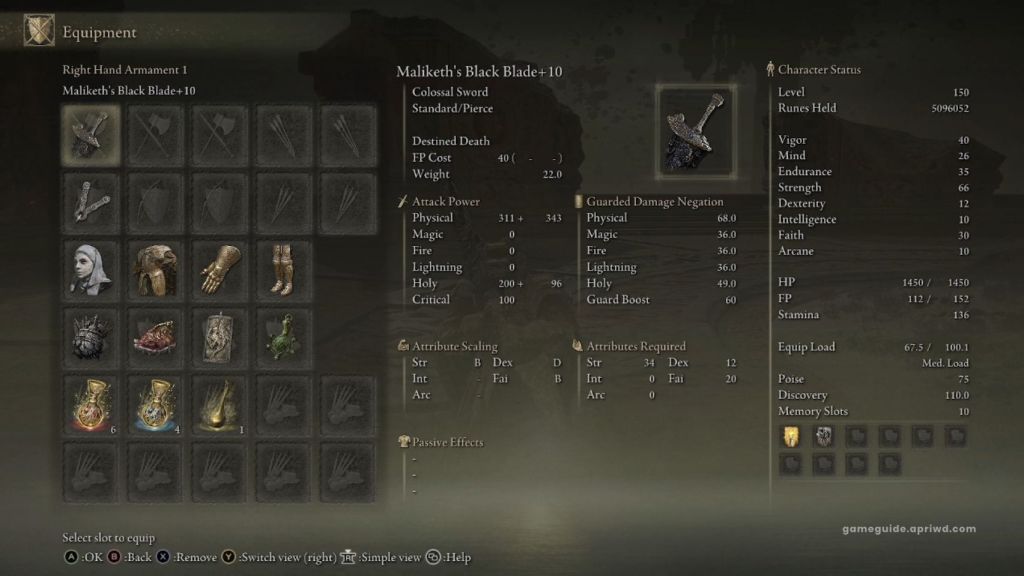1024x576 pixels.
Task: Select the glowing golden memory slot spell
Action: point(789,436)
